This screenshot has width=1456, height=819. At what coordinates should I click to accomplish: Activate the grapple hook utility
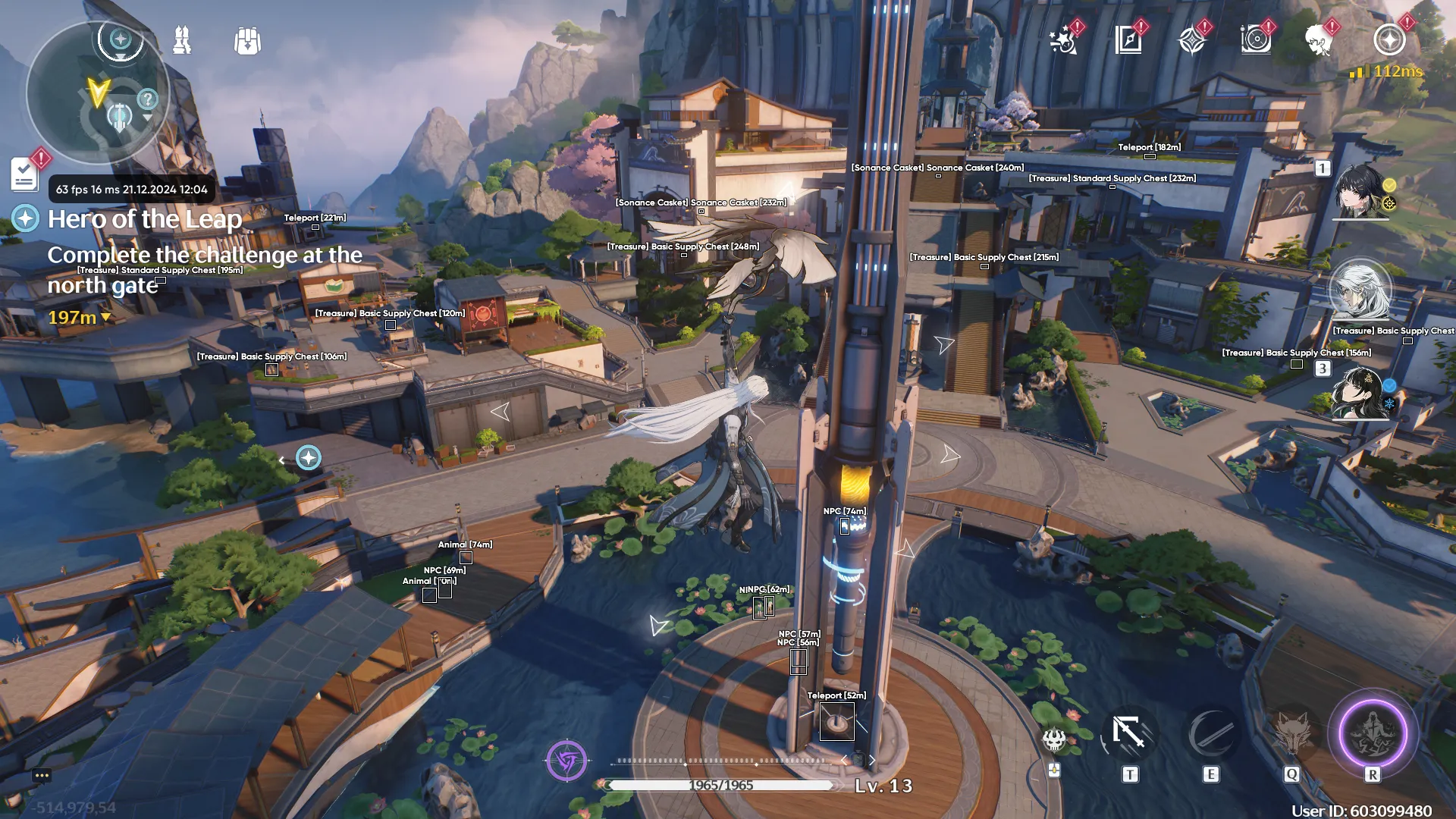[x=1129, y=734]
